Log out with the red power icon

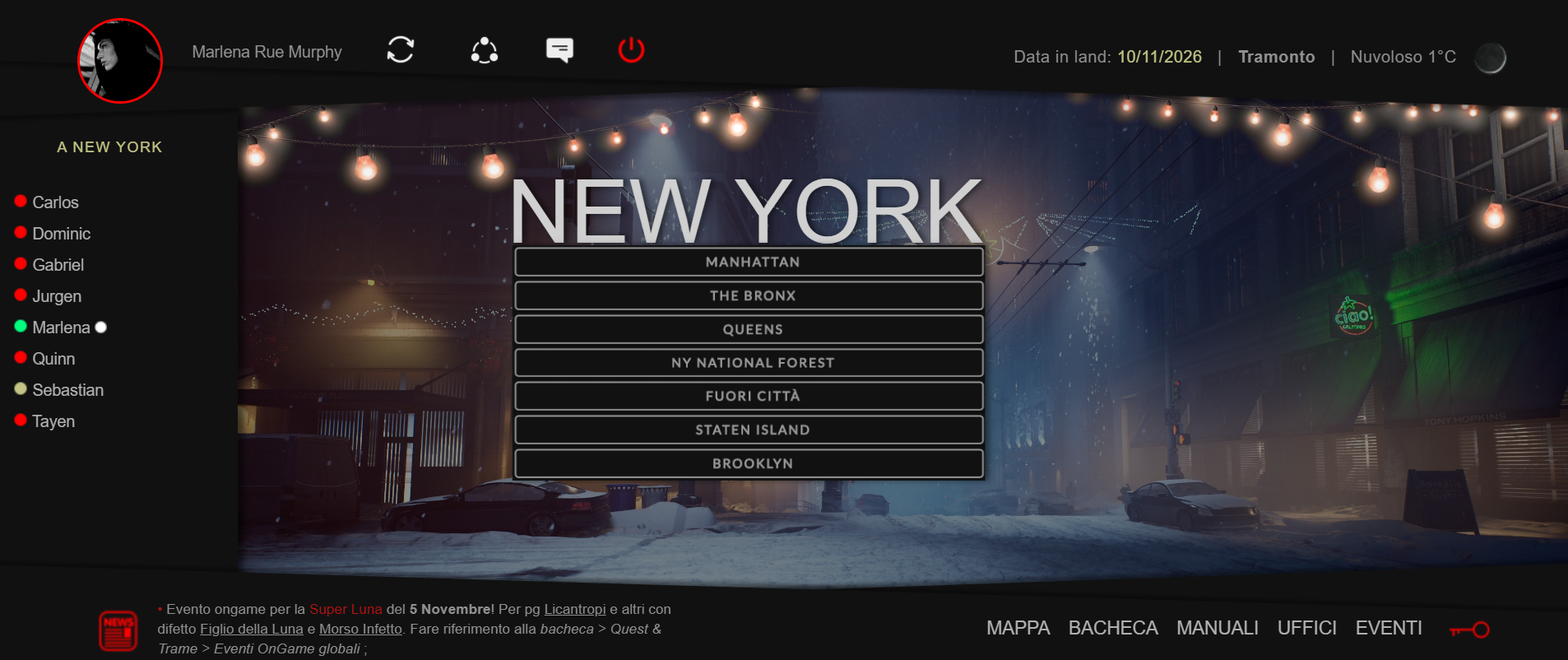click(x=631, y=50)
